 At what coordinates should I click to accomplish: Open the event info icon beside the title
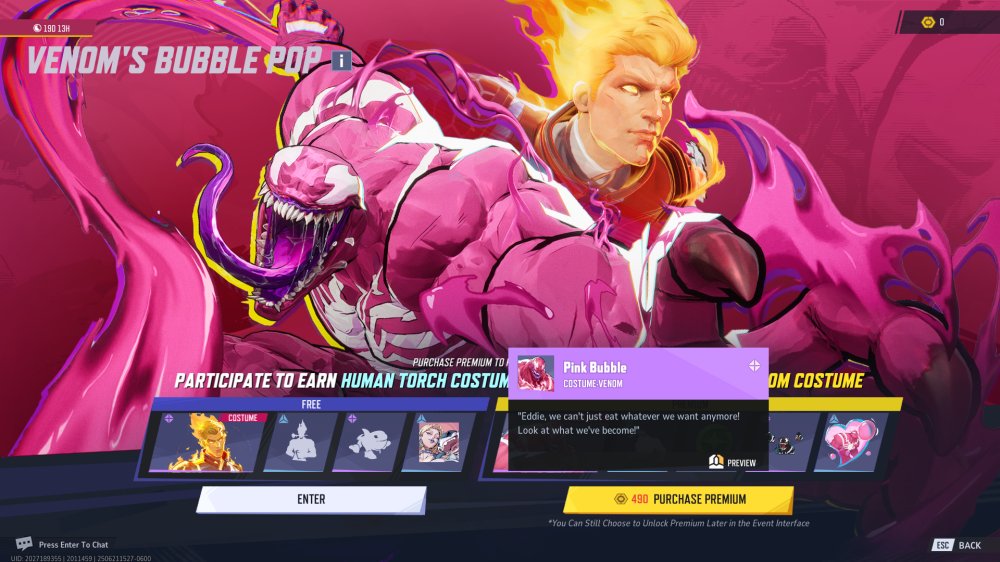[x=341, y=61]
